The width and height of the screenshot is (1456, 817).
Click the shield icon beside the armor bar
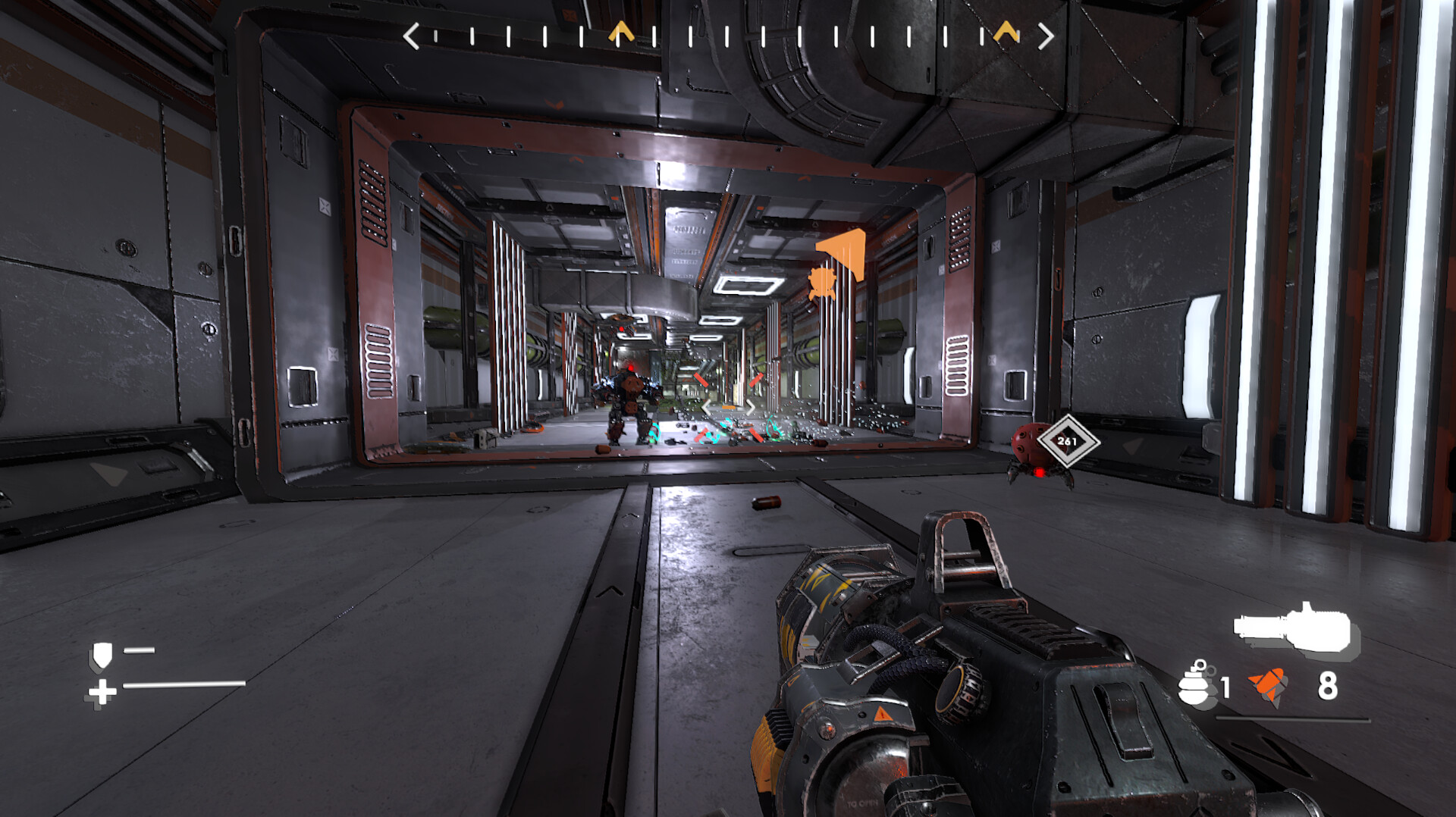(104, 656)
